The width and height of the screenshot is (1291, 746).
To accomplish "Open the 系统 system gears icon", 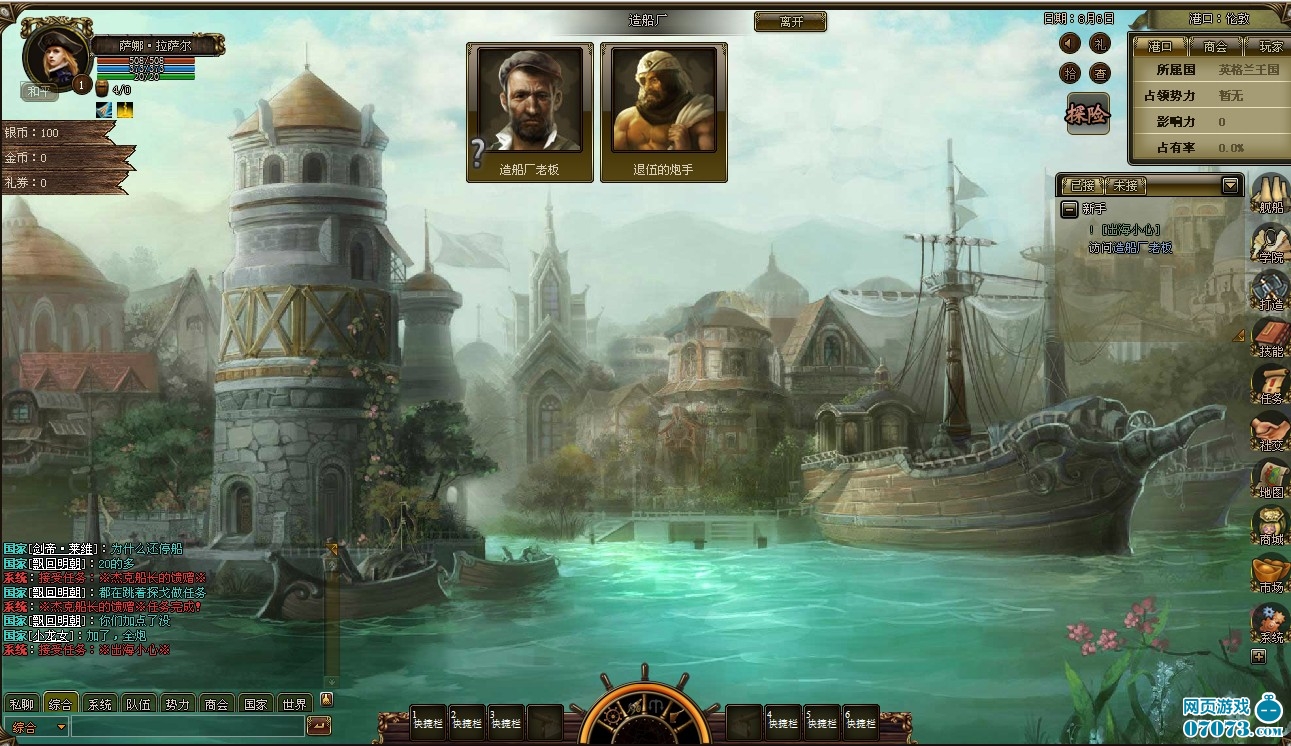I will tap(1270, 622).
